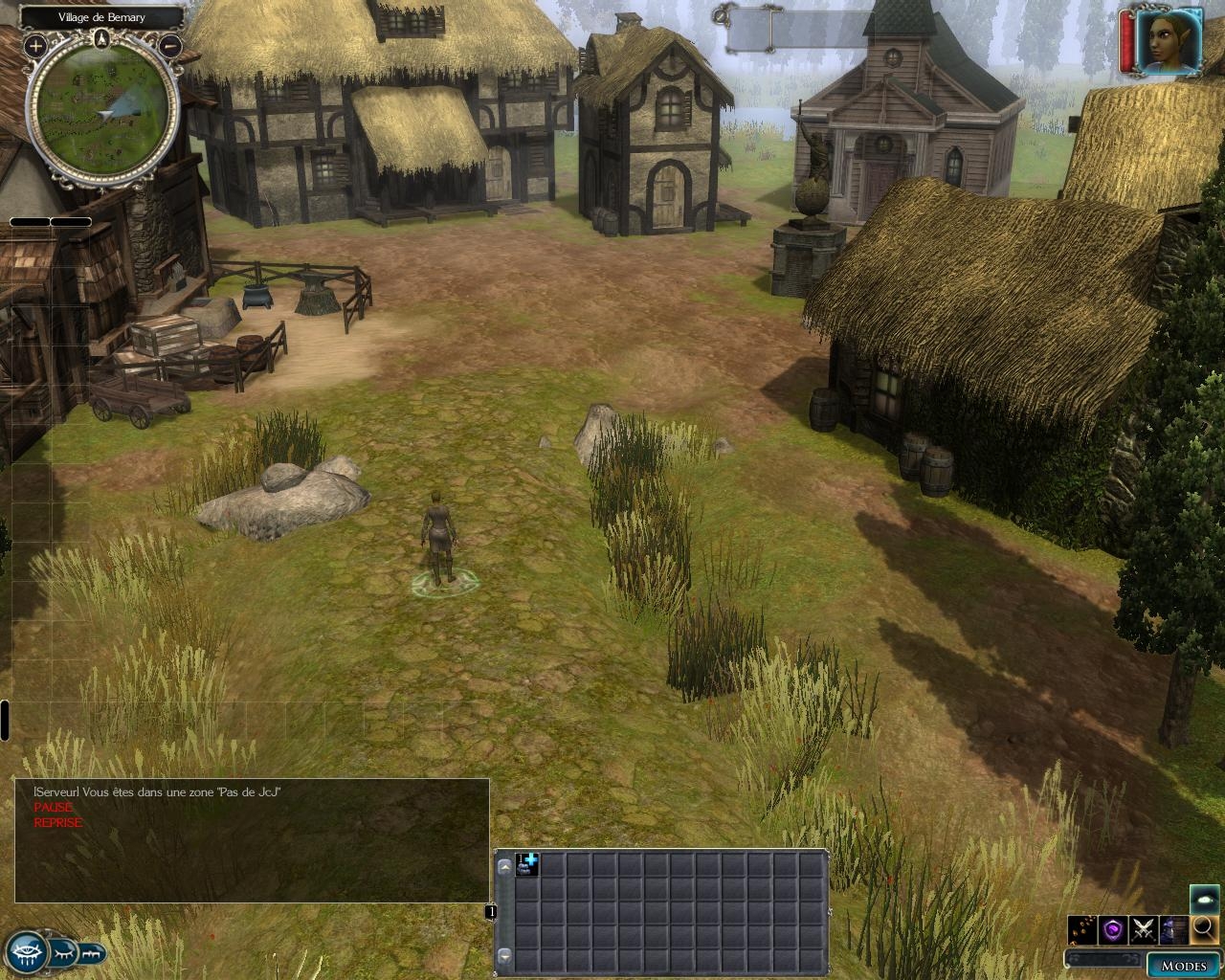Use the first hotbar slot item
This screenshot has width=1225, height=980.
click(x=527, y=864)
